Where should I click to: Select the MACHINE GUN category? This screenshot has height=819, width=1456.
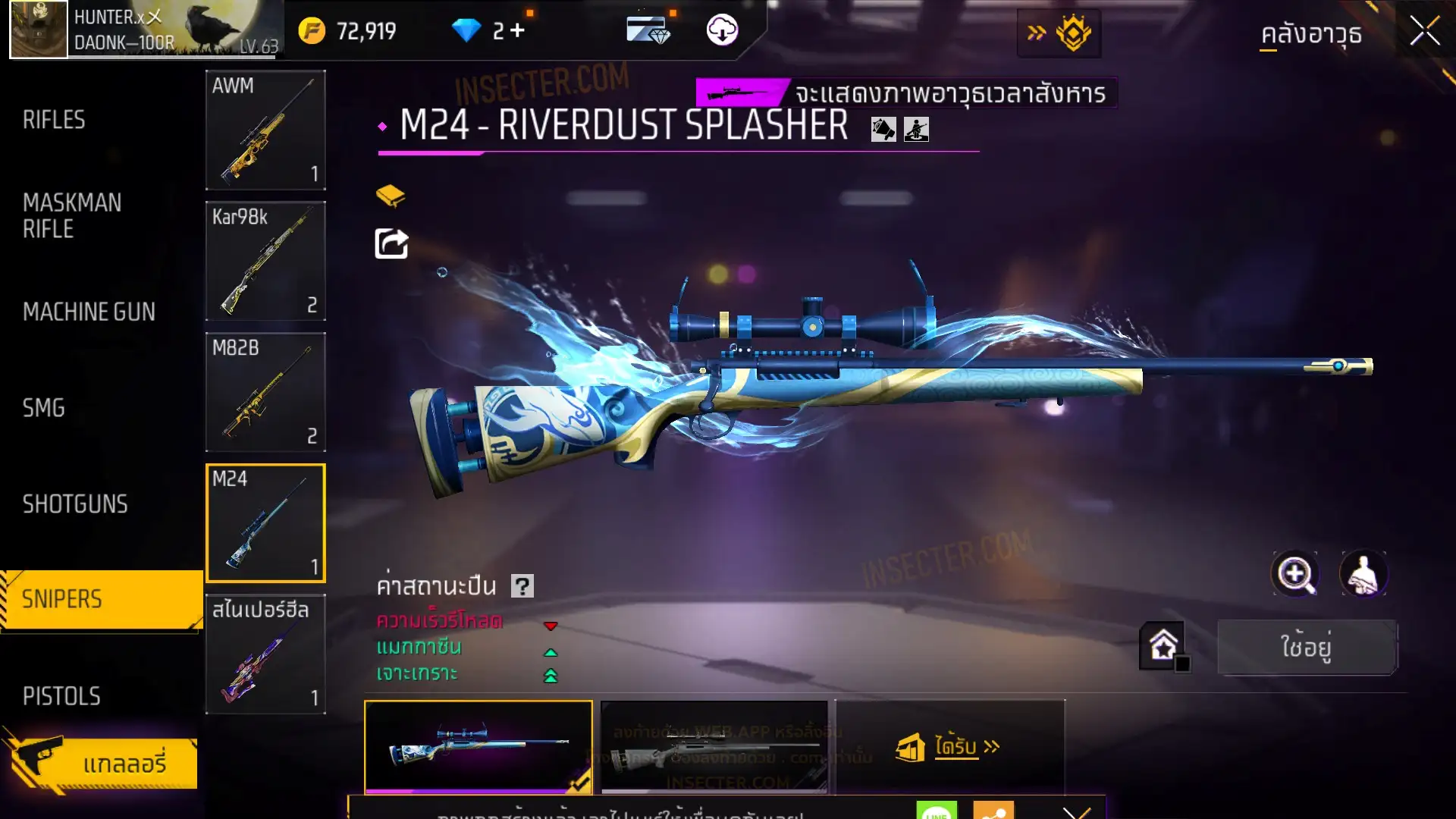(x=89, y=312)
